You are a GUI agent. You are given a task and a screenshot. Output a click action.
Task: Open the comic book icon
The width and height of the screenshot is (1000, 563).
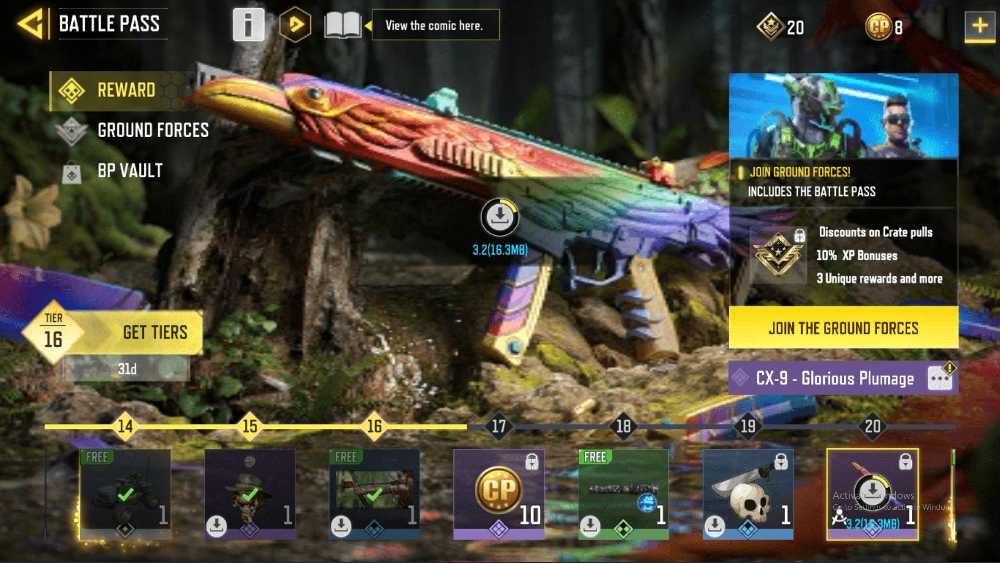(342, 25)
